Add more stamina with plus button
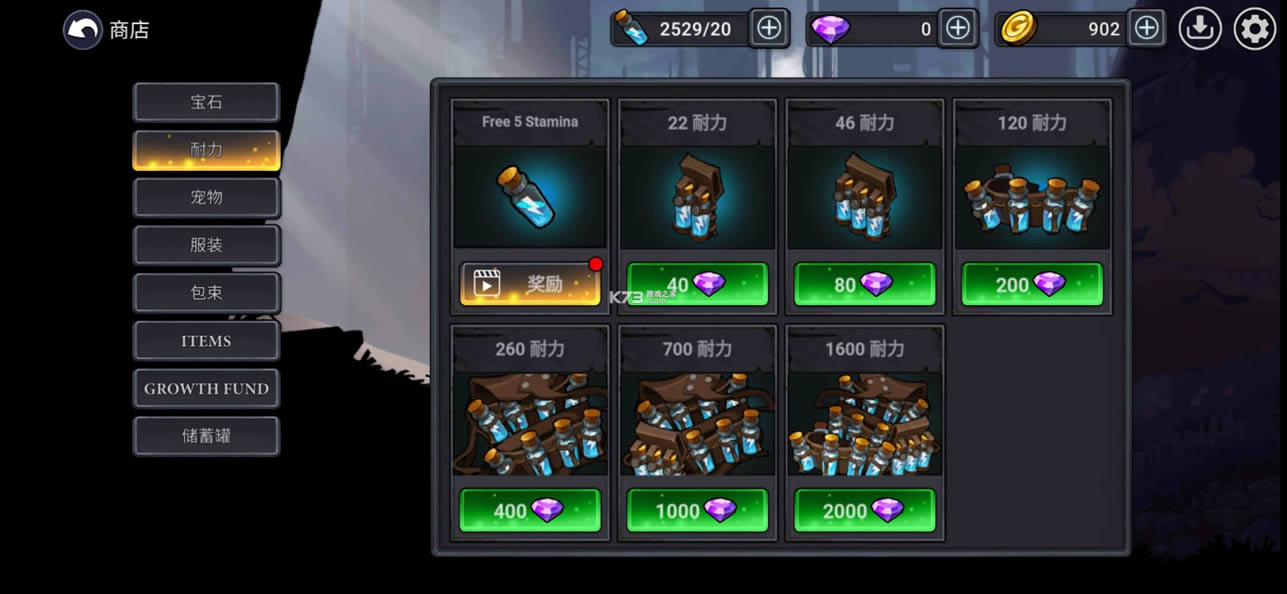 tap(769, 28)
